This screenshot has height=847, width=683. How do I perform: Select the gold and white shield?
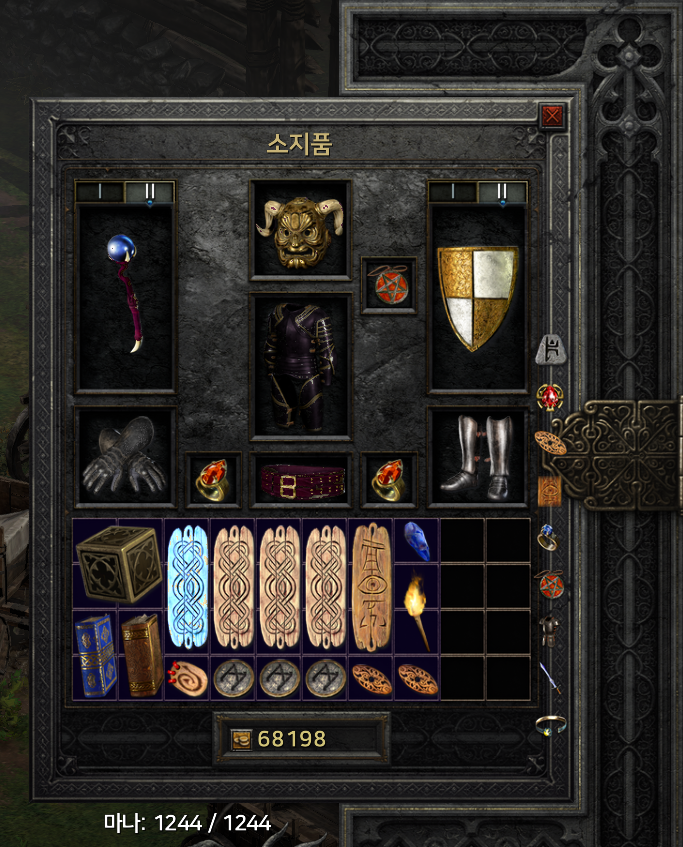point(478,297)
